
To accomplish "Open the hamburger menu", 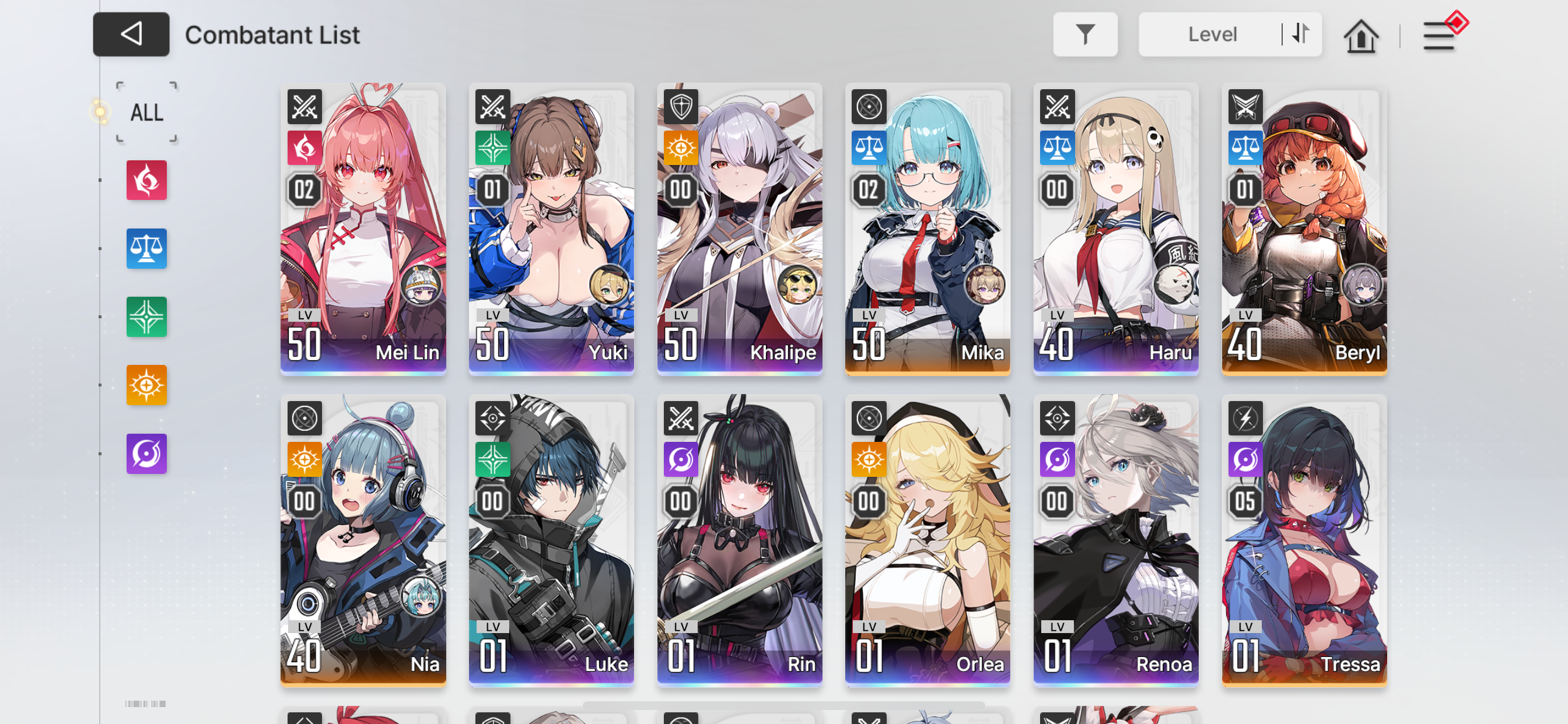I will tap(1439, 36).
